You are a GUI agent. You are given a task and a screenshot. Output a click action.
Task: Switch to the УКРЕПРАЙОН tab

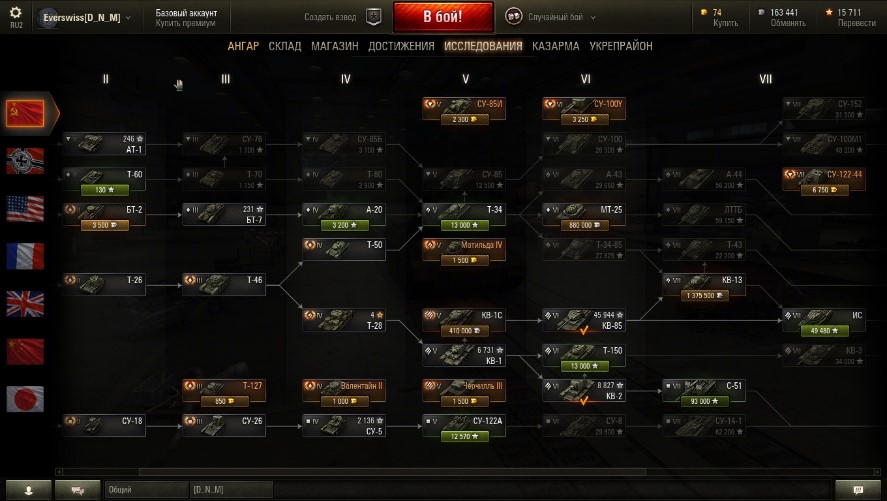621,46
